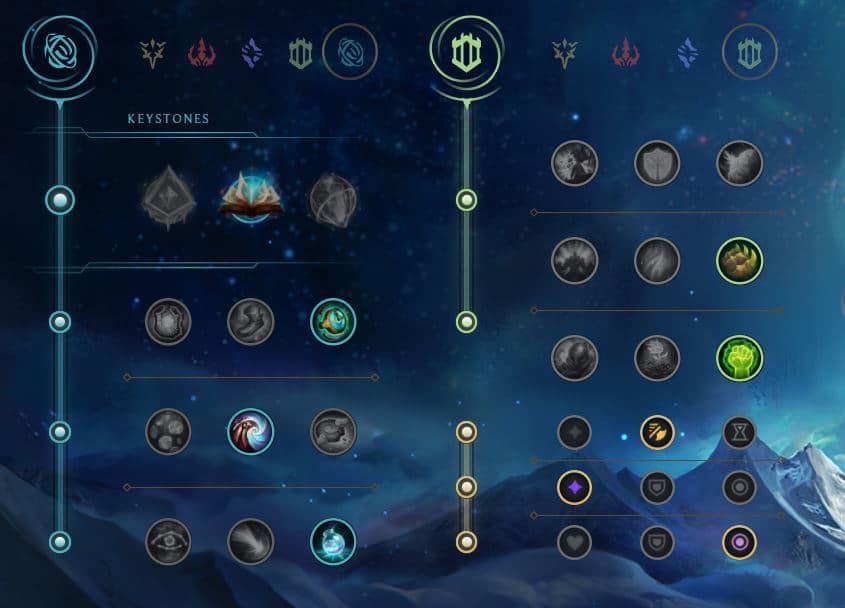This screenshot has height=608, width=845.
Task: Select the Demolish rune in Resolve
Action: (x=575, y=163)
